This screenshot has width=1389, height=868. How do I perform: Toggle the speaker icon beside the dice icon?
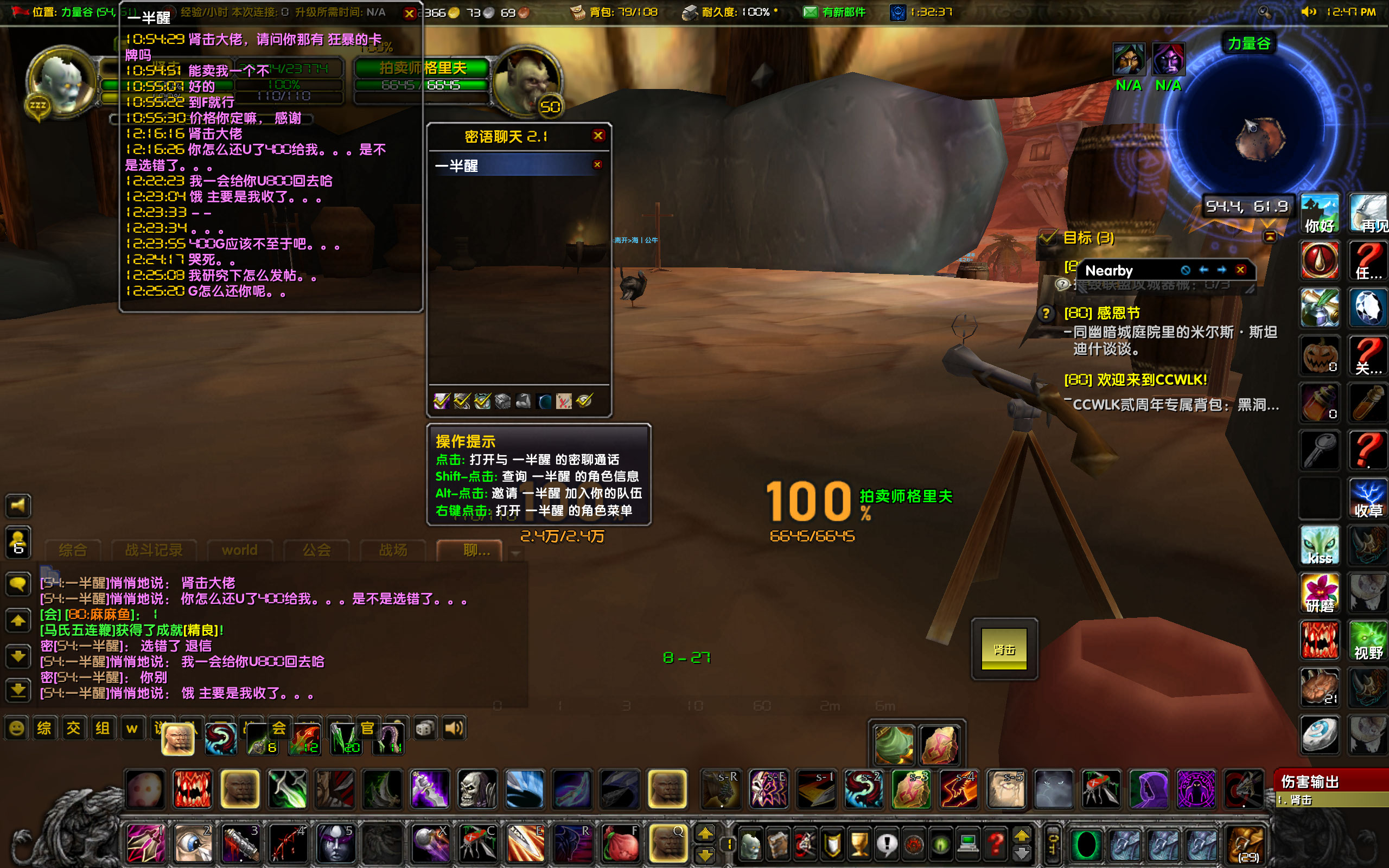(453, 728)
